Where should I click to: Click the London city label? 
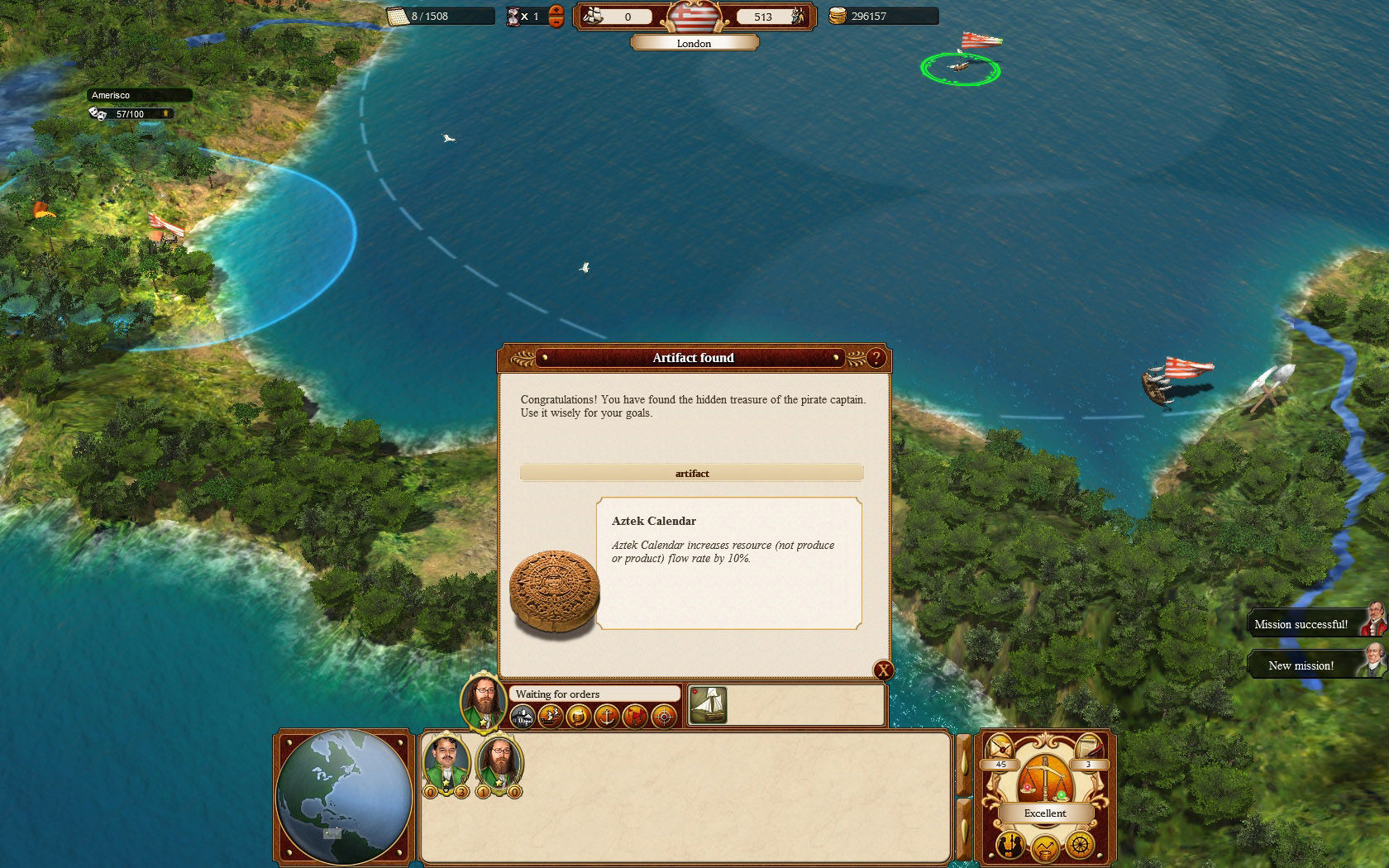click(694, 43)
